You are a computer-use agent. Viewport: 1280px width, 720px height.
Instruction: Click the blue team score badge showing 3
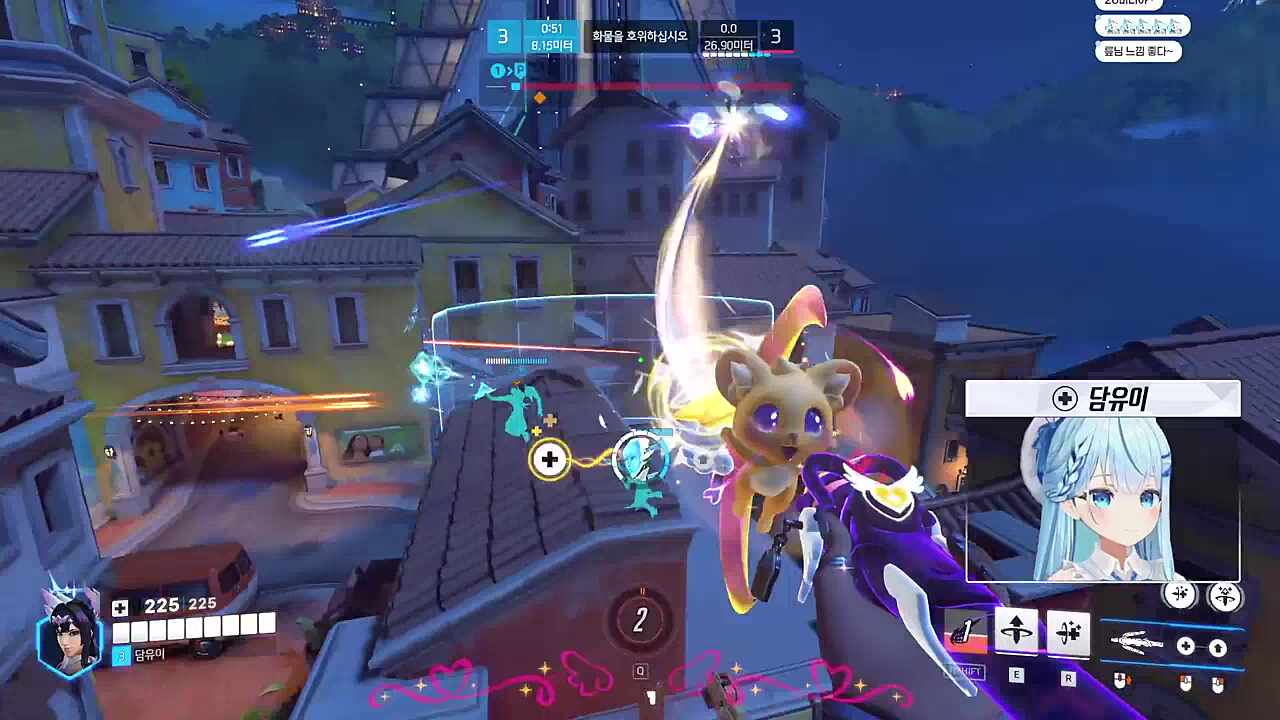tap(503, 36)
